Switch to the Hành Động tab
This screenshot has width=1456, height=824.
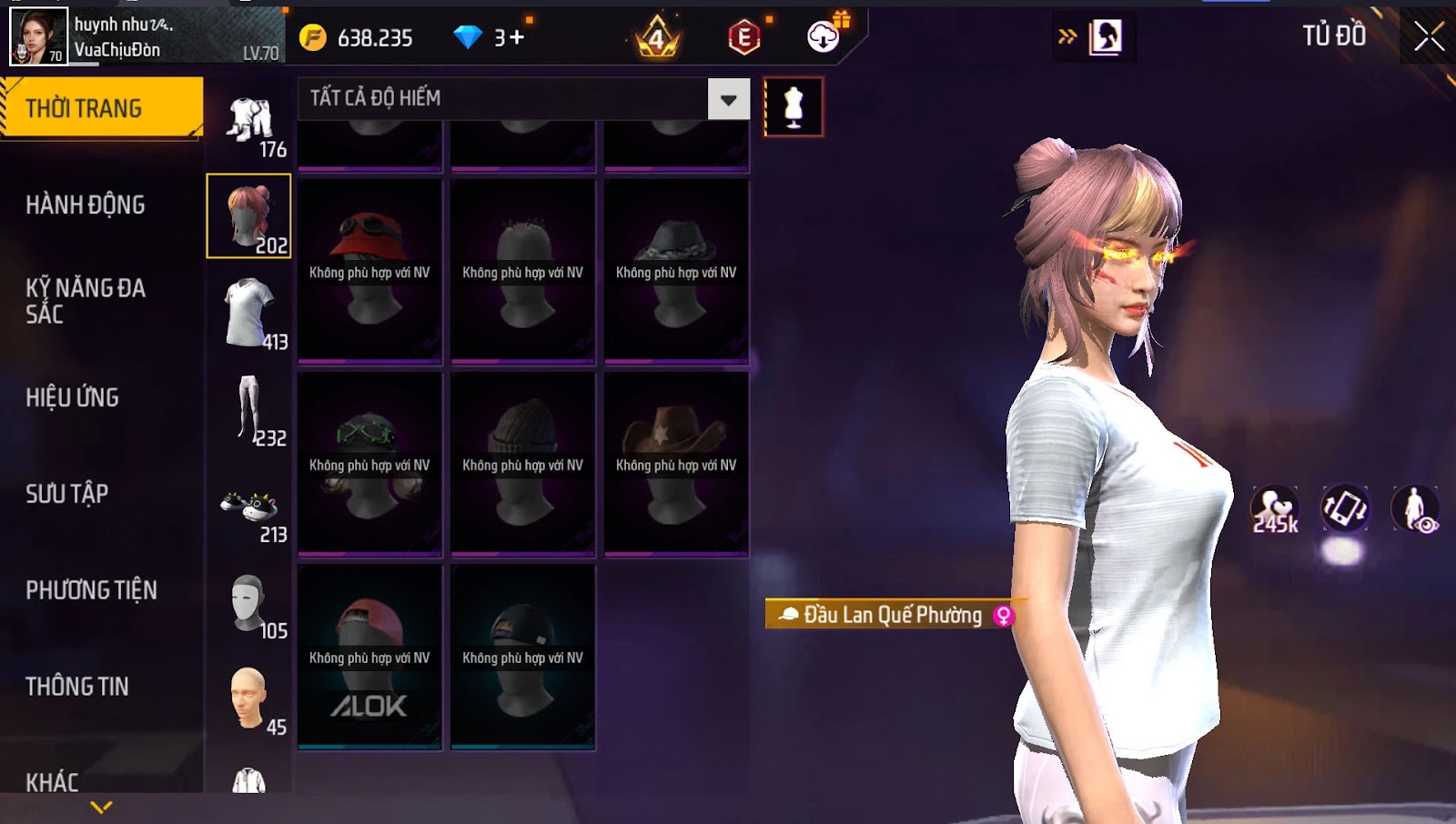coord(86,205)
